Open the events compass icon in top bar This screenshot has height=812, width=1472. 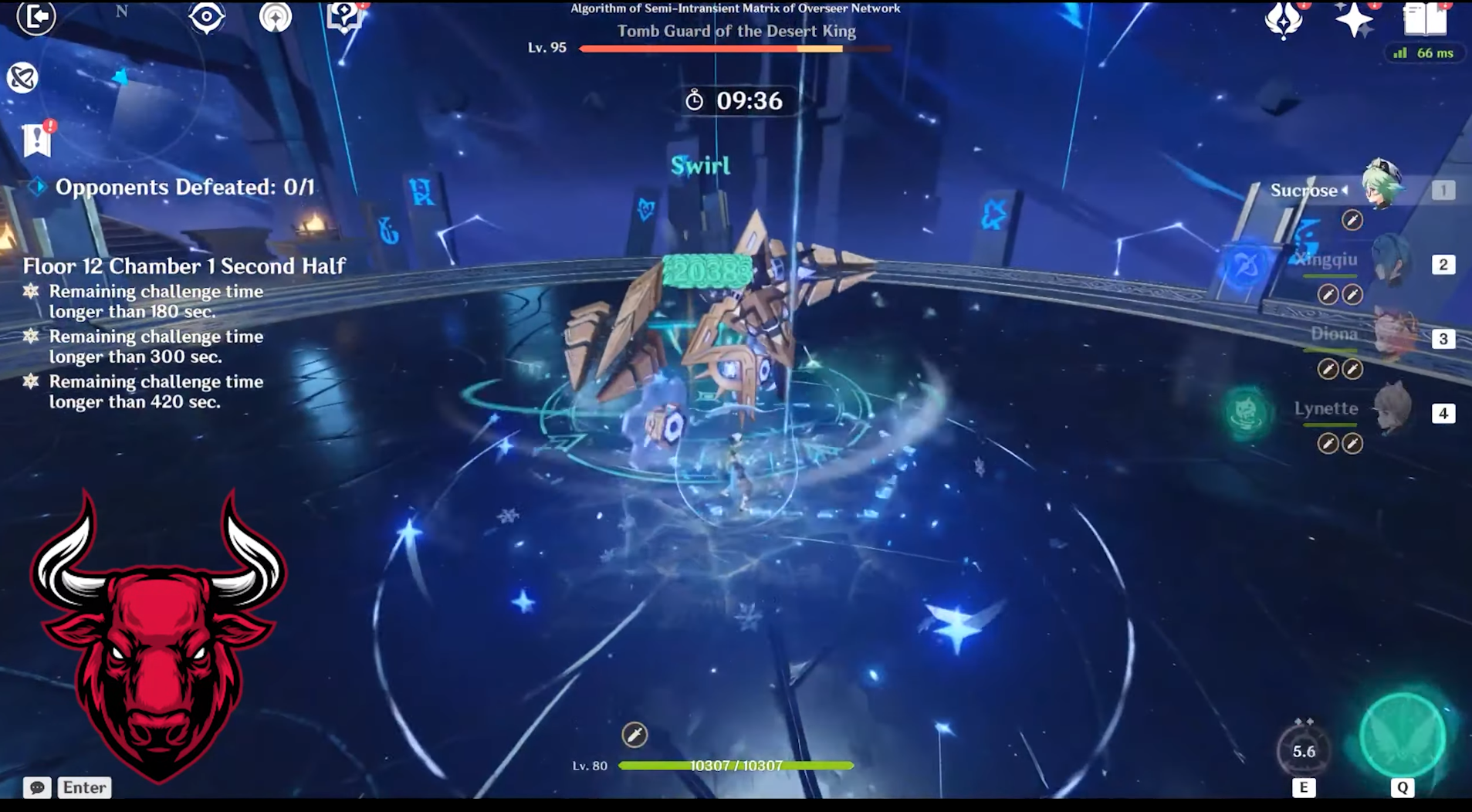click(x=276, y=17)
